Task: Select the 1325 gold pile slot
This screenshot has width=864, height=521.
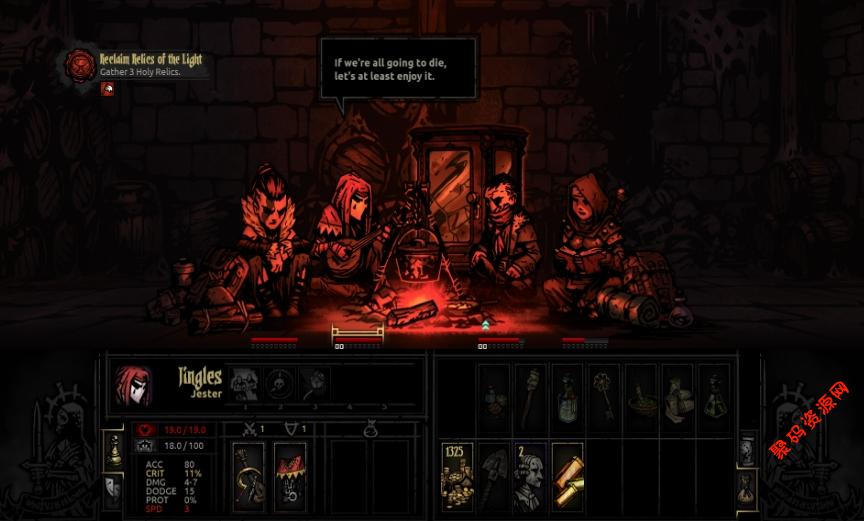Action: (457, 476)
